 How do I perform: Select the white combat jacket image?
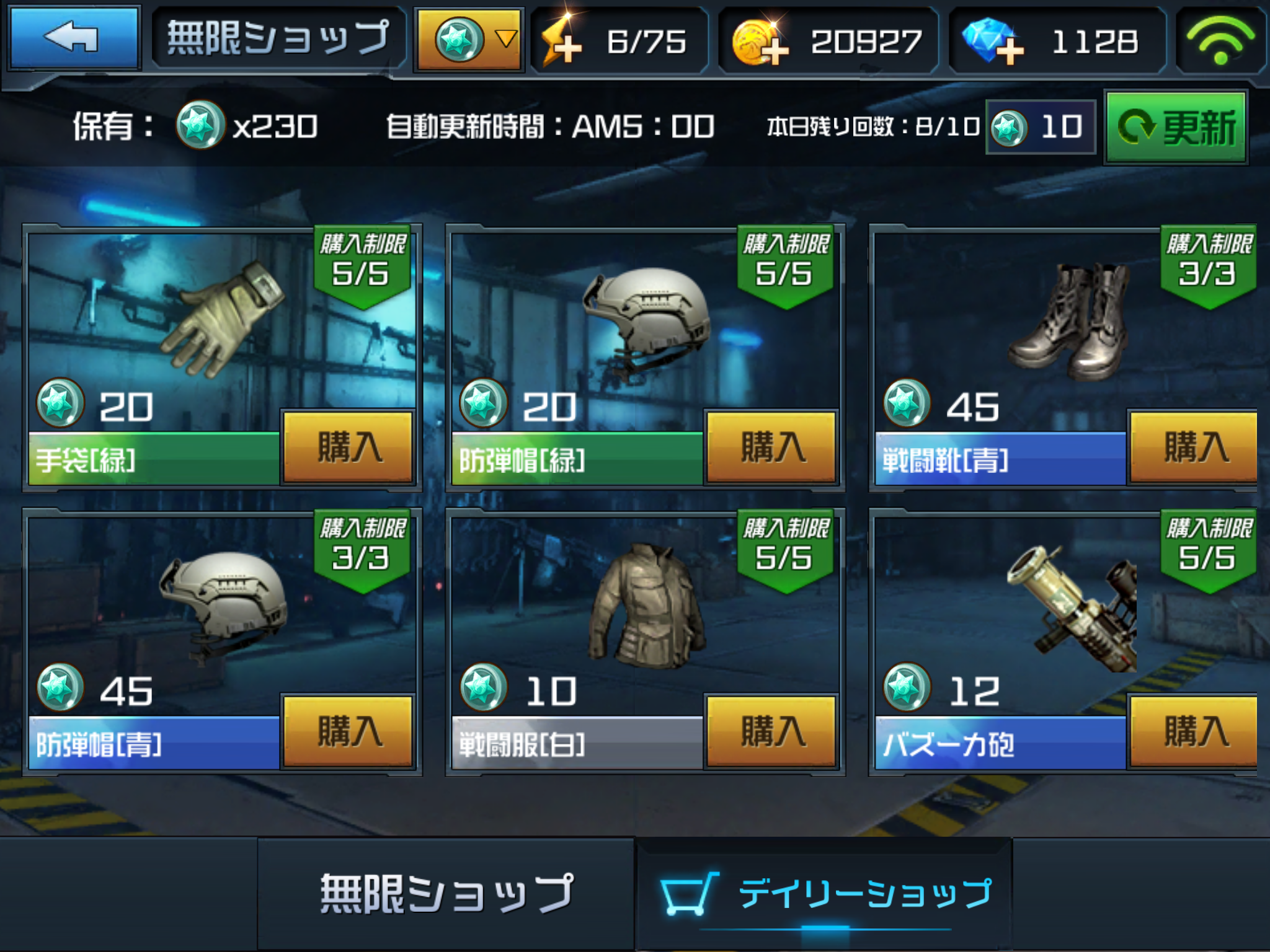coord(645,606)
